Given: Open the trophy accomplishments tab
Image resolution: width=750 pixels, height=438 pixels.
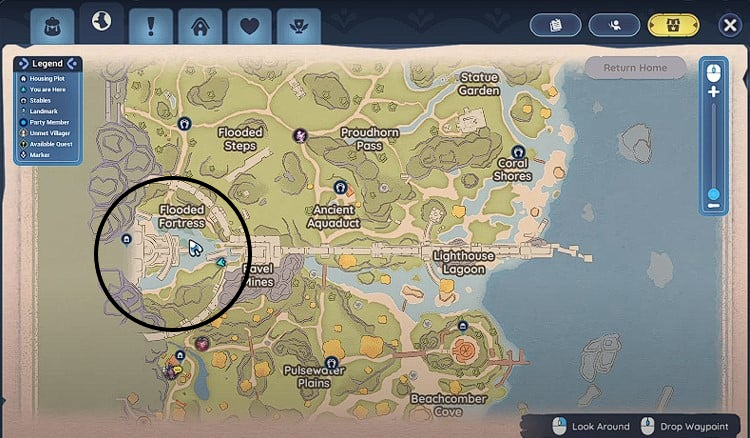Looking at the screenshot, I should pyautogui.click(x=298, y=25).
